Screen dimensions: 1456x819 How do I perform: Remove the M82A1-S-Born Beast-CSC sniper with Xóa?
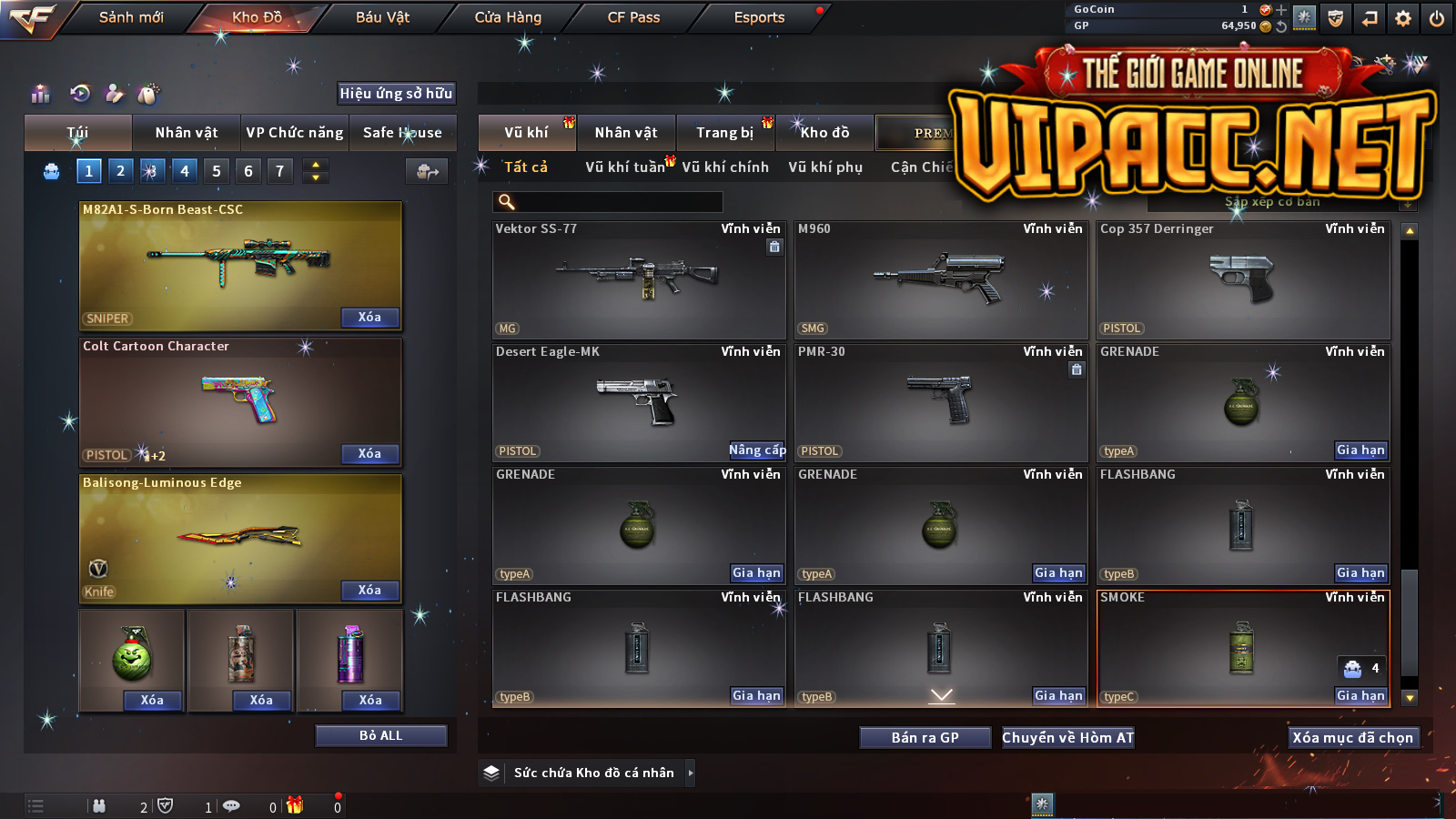[x=369, y=318]
